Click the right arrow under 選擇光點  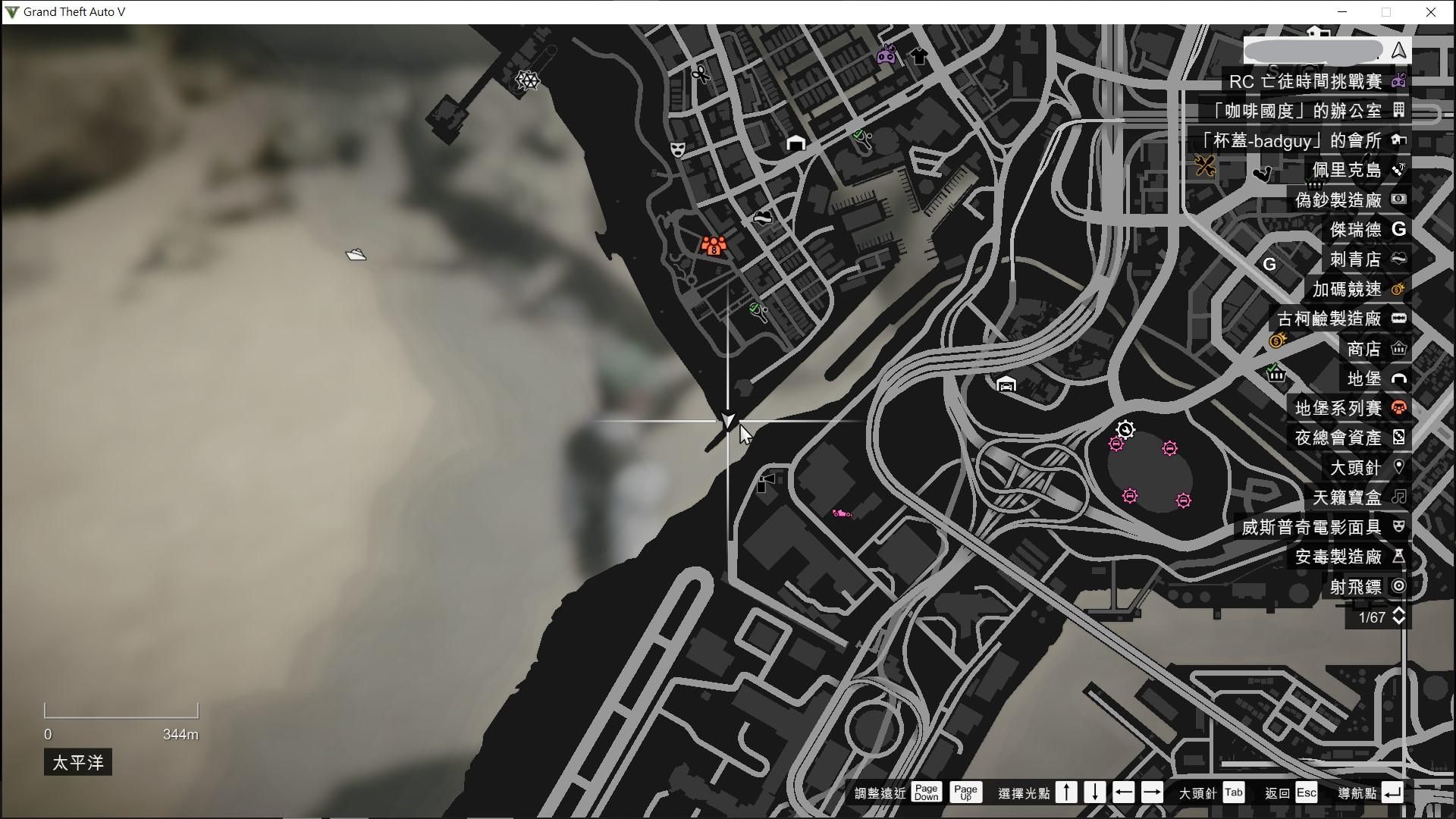1153,792
